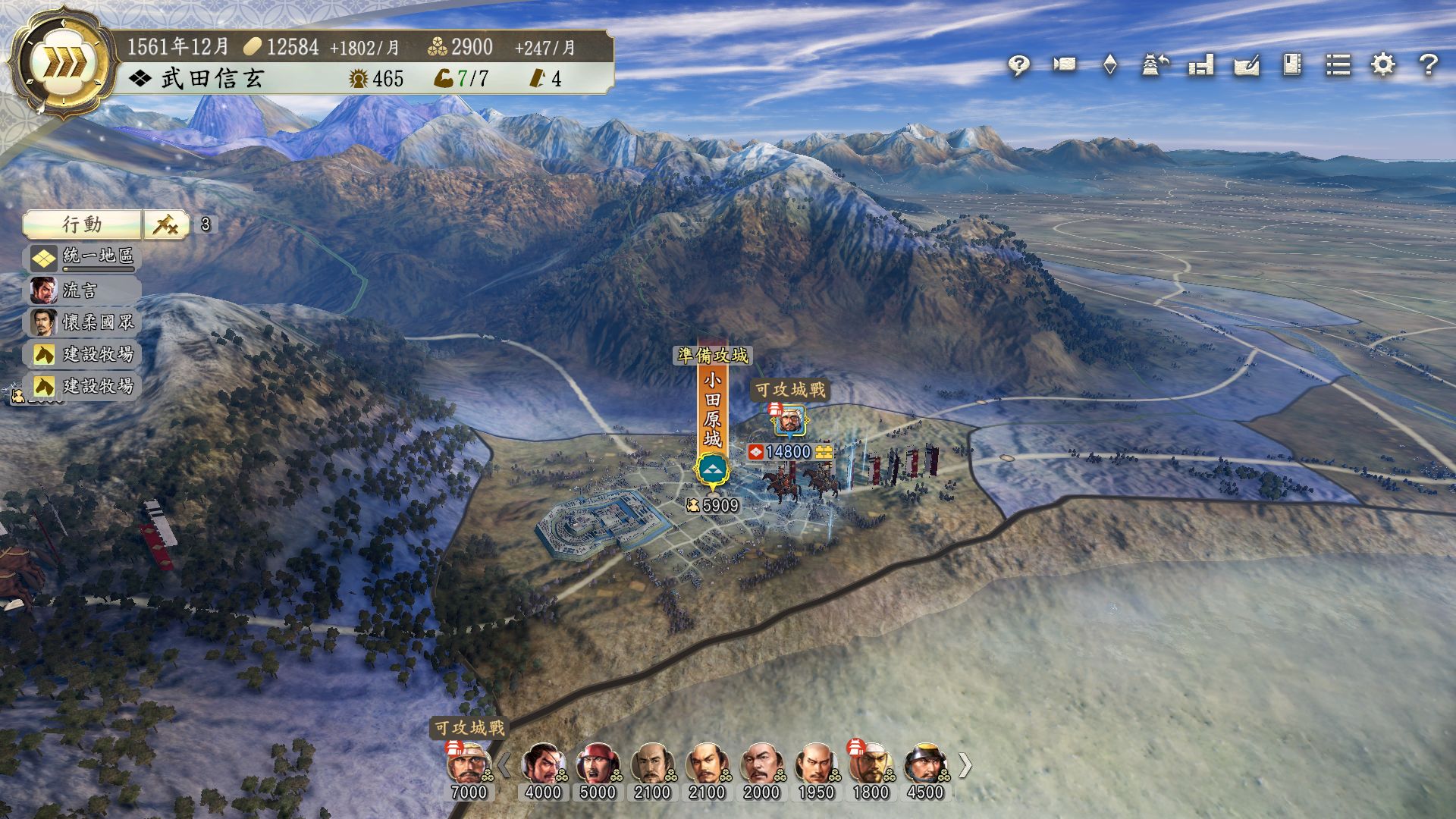Image resolution: width=1456 pixels, height=819 pixels.
Task: Select the officer portrait with 7000 troops
Action: click(x=469, y=764)
